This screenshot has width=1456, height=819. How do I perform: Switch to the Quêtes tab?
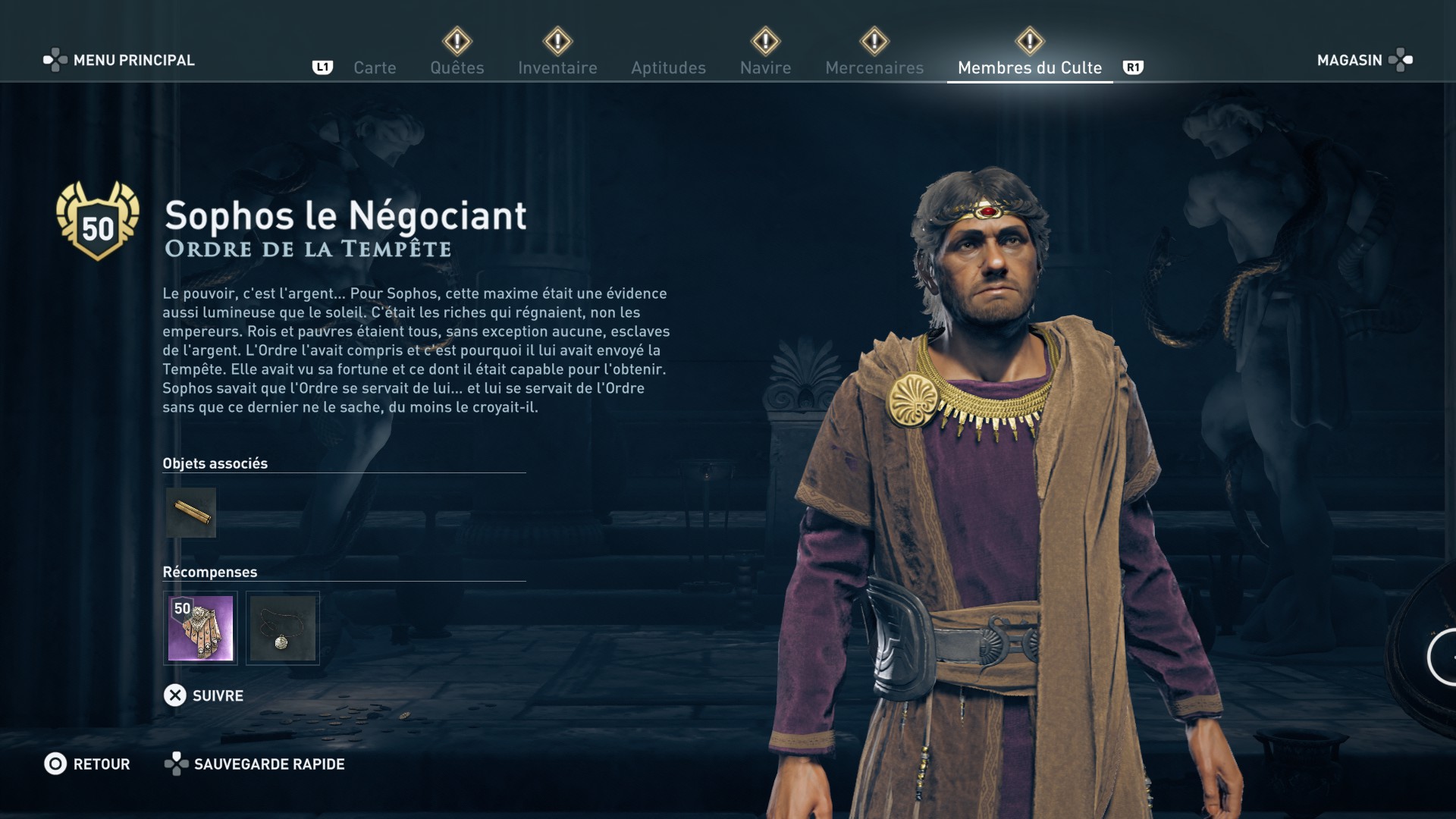tap(457, 67)
